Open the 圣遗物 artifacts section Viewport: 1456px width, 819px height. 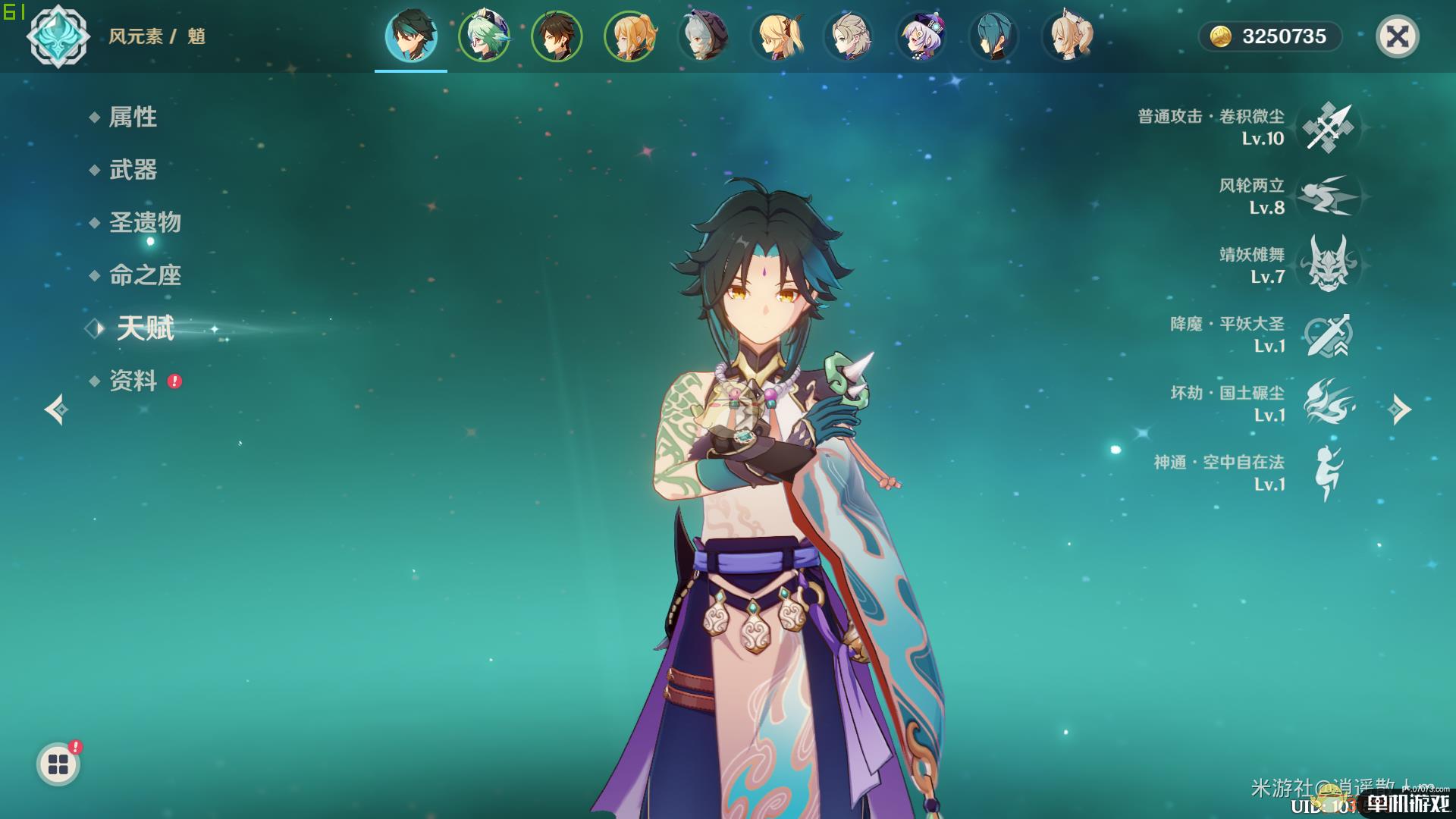tap(144, 222)
